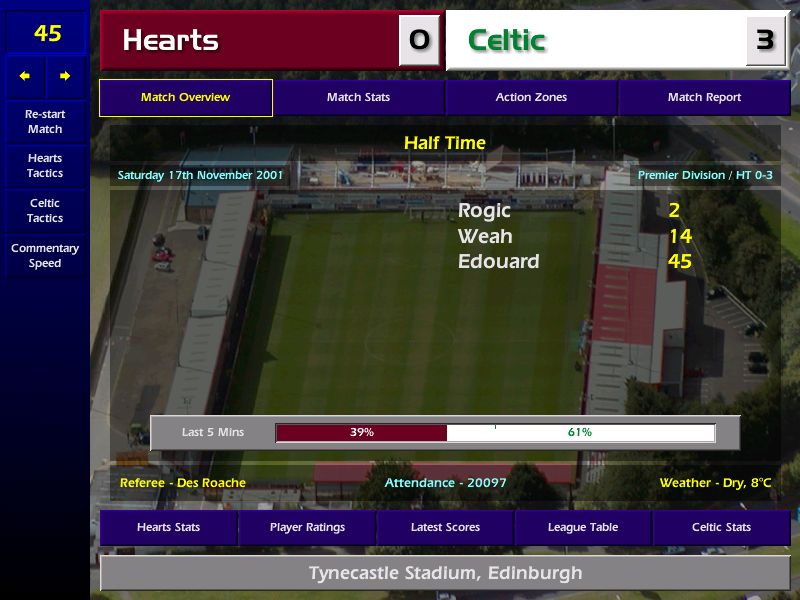Image resolution: width=800 pixels, height=600 pixels.
Task: Show Celtic Stats
Action: point(721,527)
